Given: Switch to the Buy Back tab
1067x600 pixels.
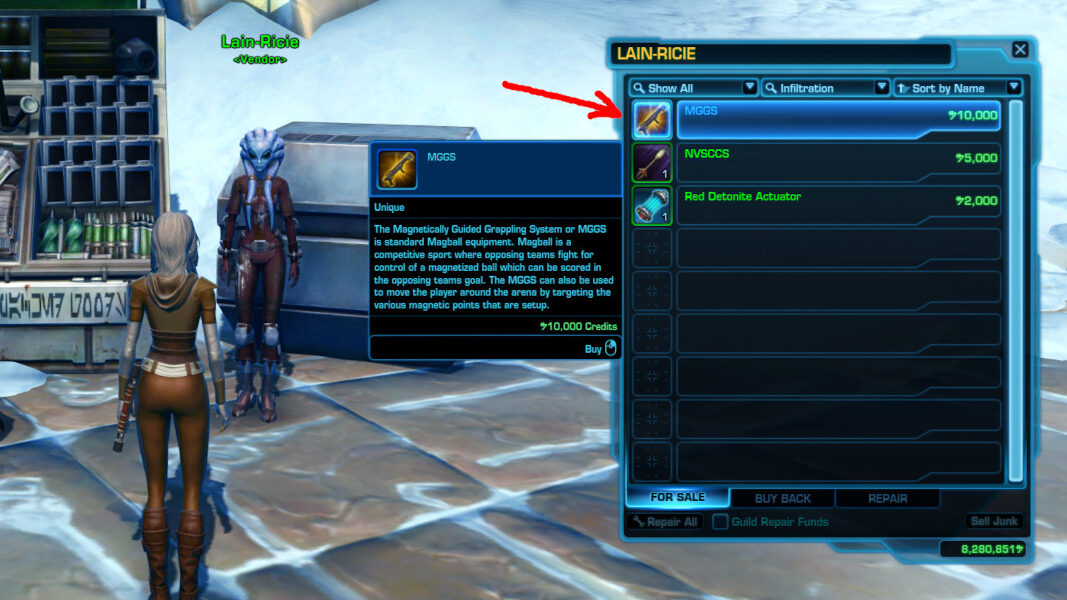Looking at the screenshot, I should [782, 498].
